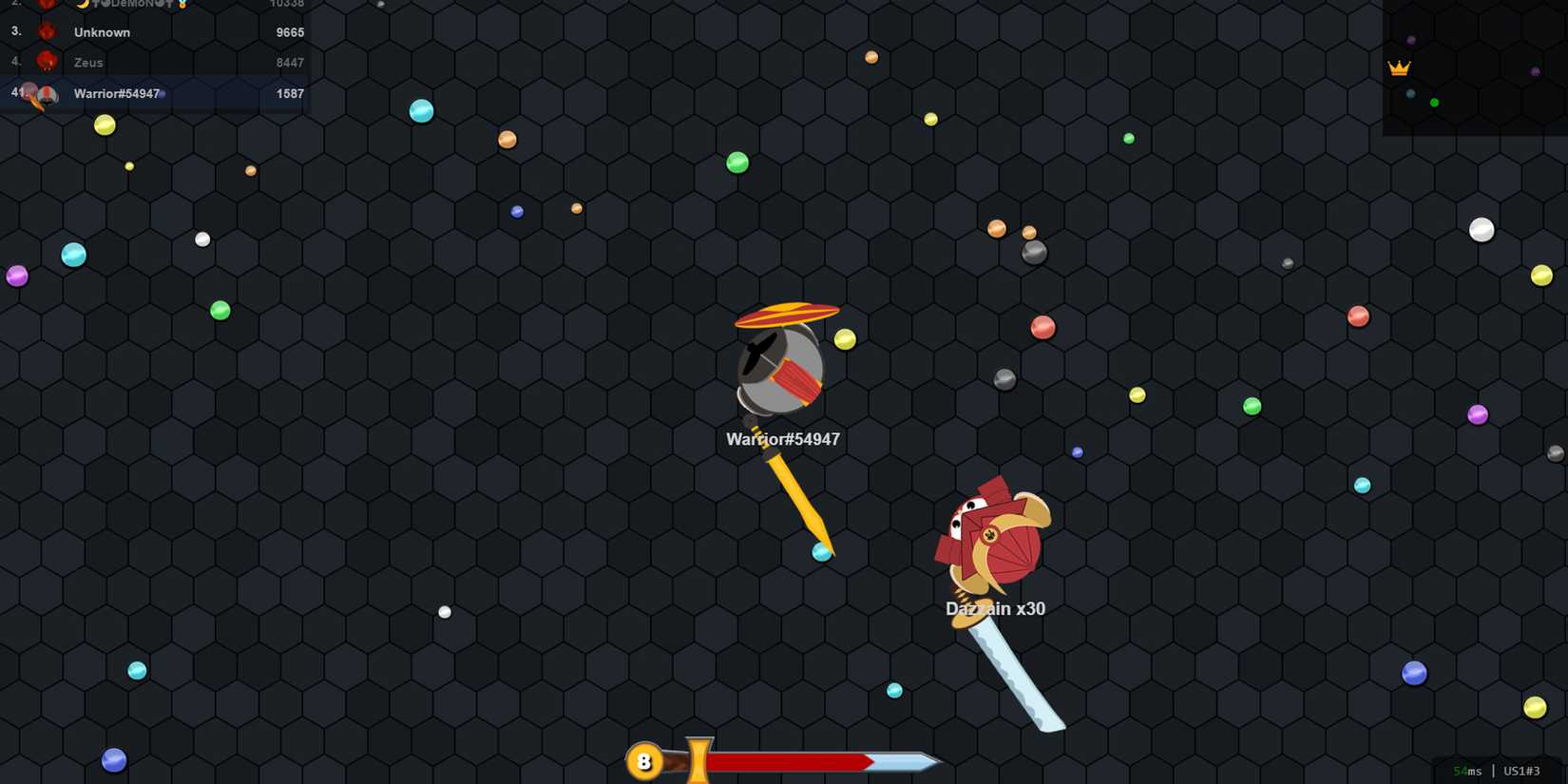The height and width of the screenshot is (784, 1568).
Task: Click the Dazzain sword-wielding character
Action: point(993,537)
